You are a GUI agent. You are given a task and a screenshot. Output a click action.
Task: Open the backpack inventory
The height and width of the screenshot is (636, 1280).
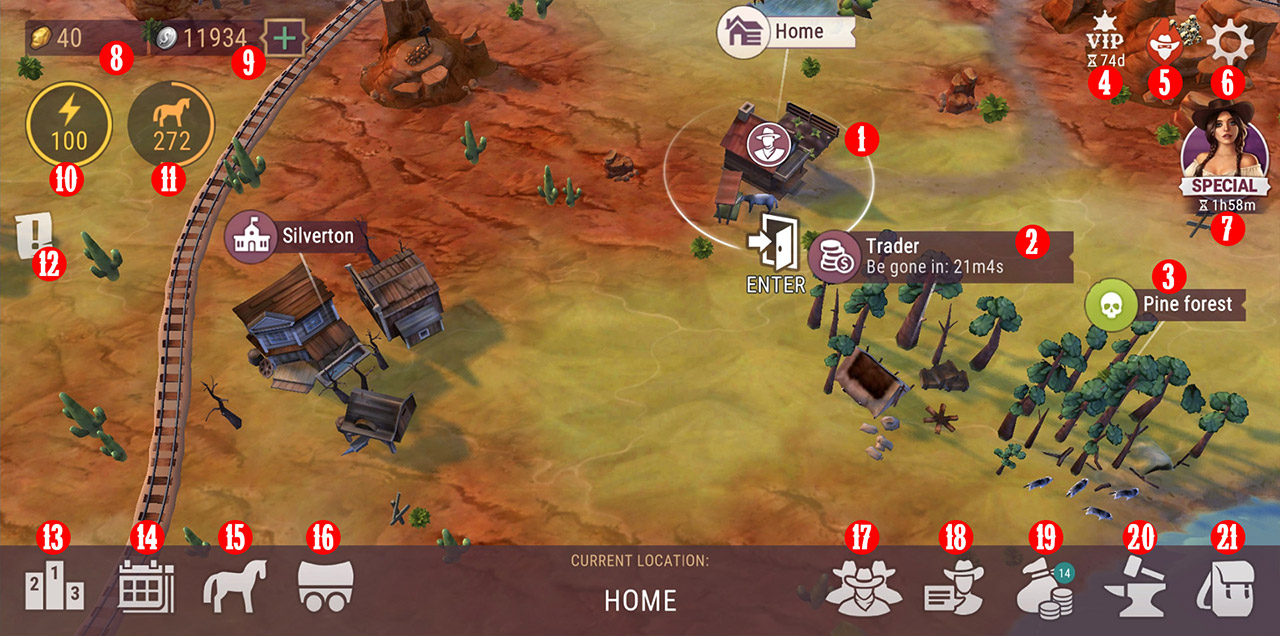[1225, 588]
